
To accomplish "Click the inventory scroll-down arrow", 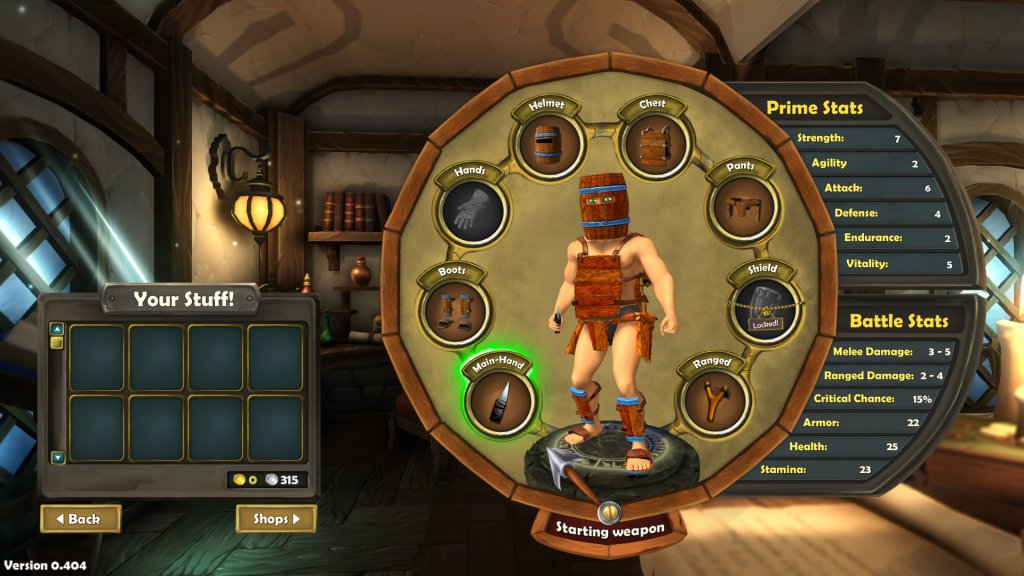I will click(x=57, y=458).
